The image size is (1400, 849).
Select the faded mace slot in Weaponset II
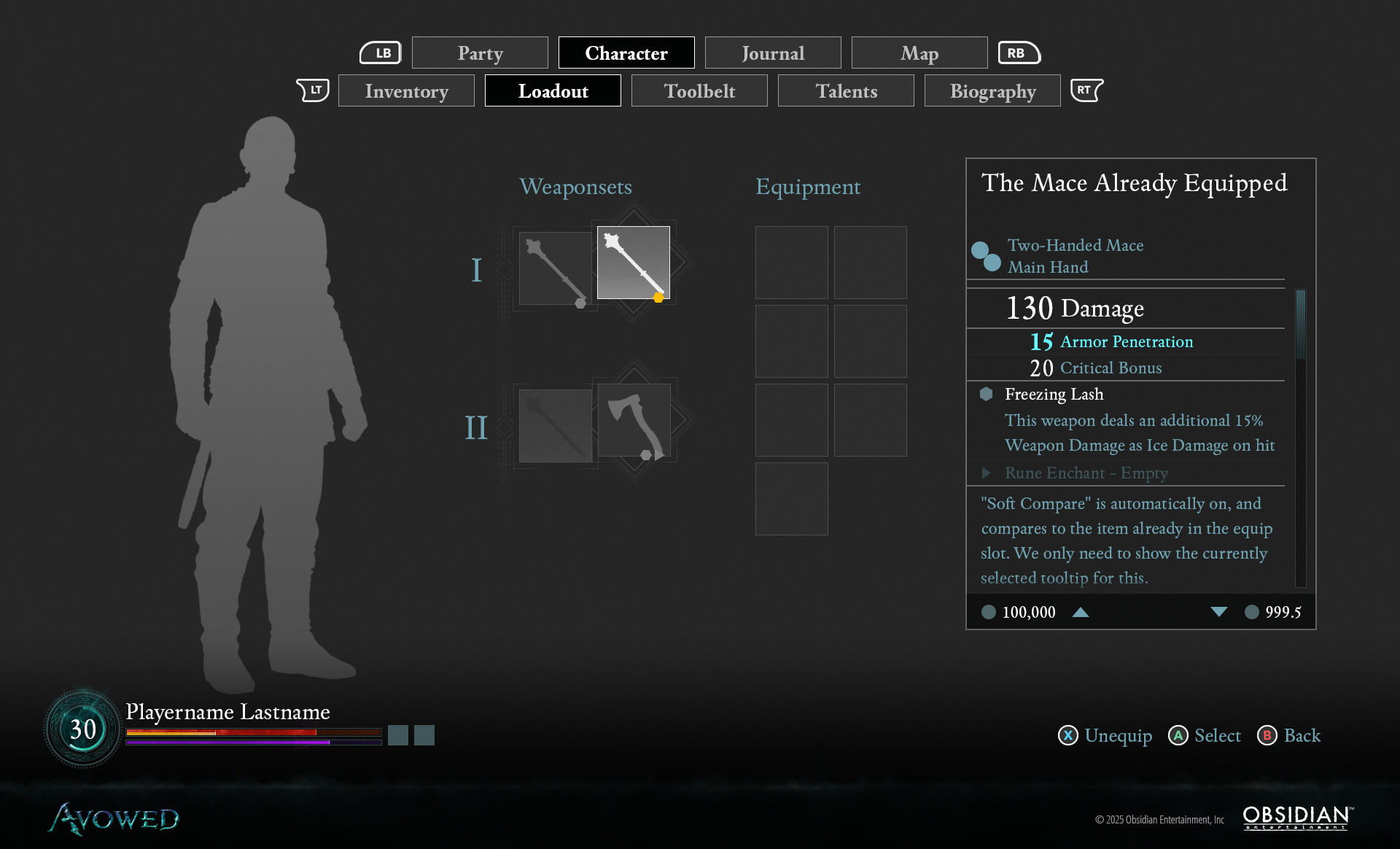click(555, 426)
